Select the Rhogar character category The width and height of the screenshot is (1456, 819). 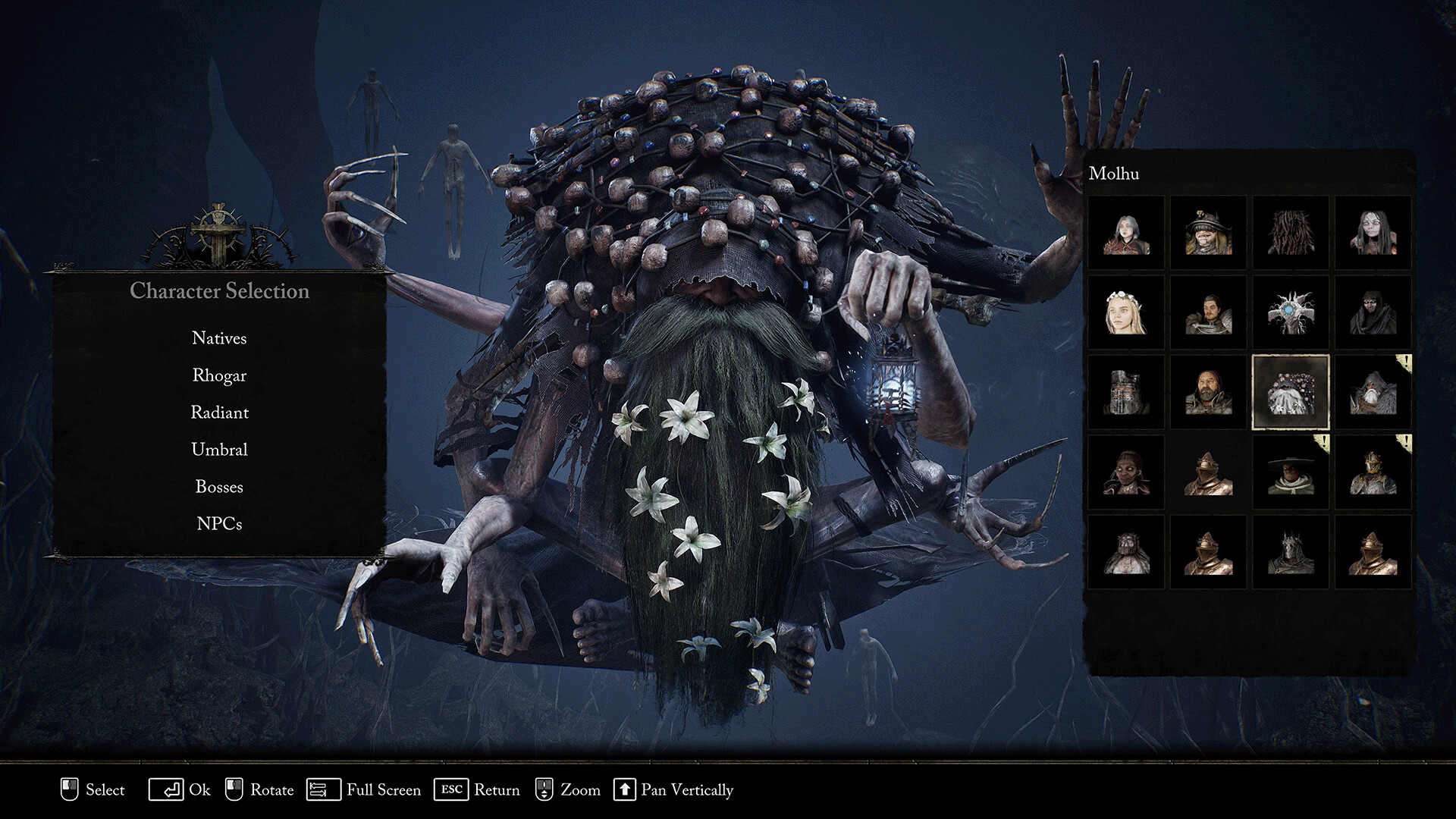tap(219, 375)
